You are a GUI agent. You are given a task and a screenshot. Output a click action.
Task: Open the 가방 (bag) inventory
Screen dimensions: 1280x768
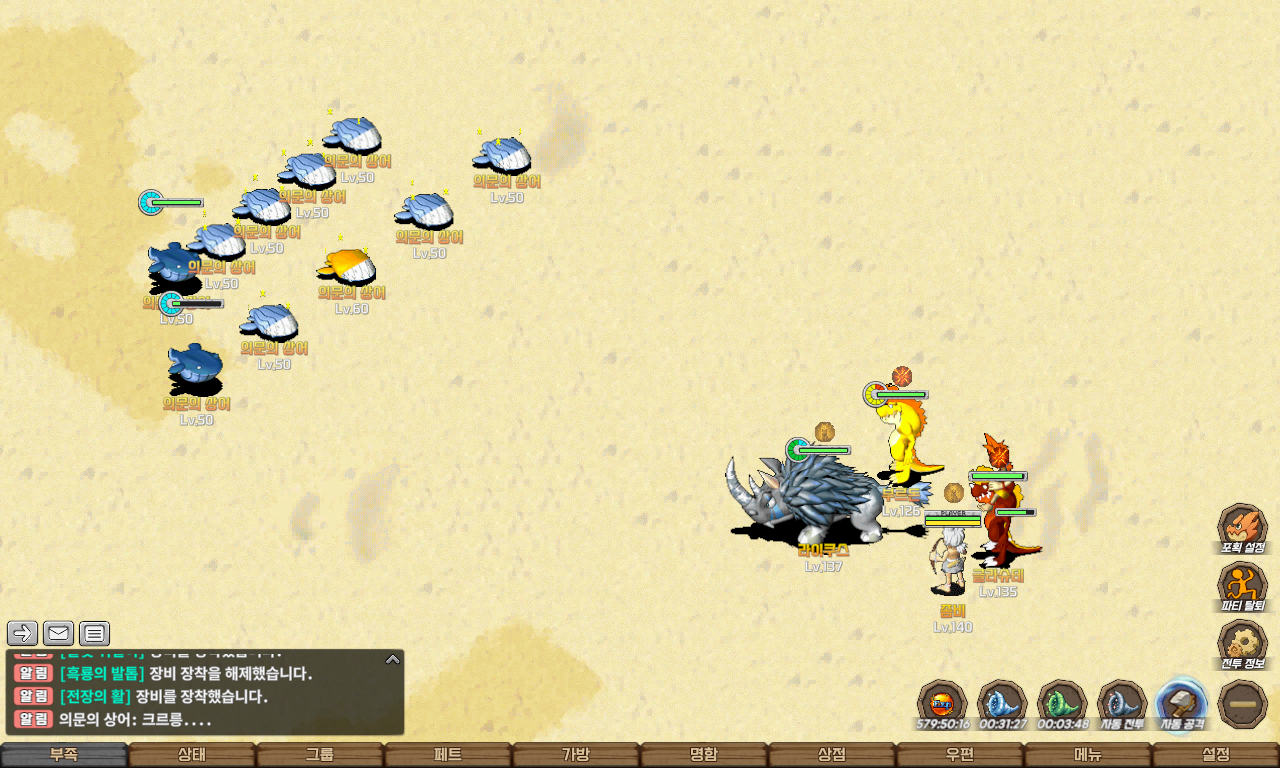click(x=576, y=755)
